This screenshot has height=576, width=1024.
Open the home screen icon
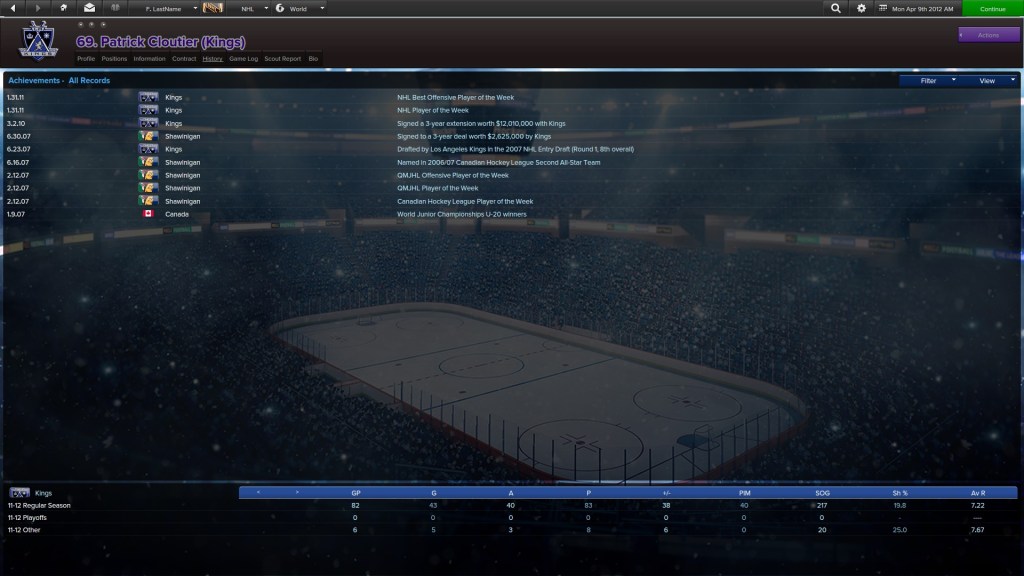pyautogui.click(x=64, y=8)
